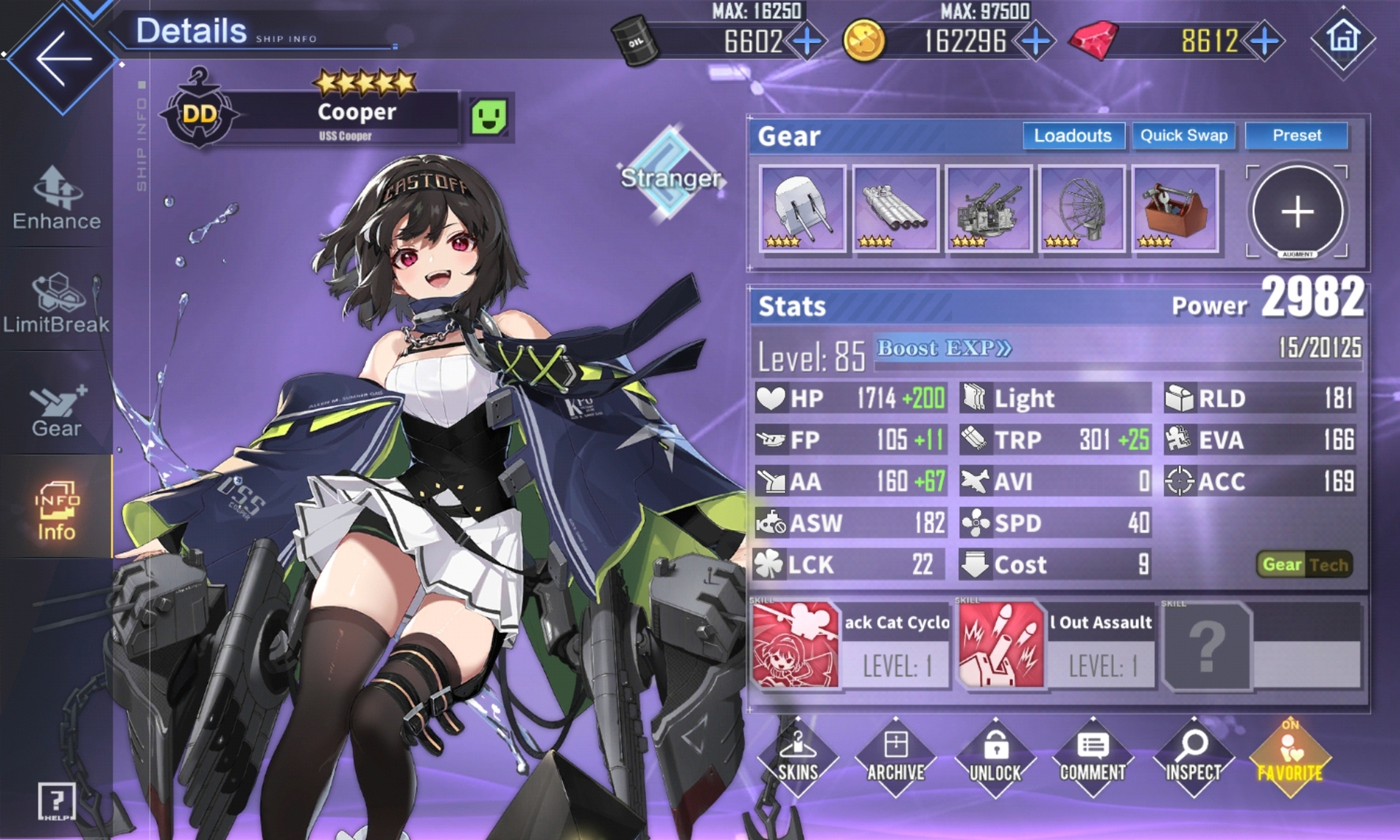
Task: Tap the Boost EXP link
Action: pyautogui.click(x=944, y=349)
